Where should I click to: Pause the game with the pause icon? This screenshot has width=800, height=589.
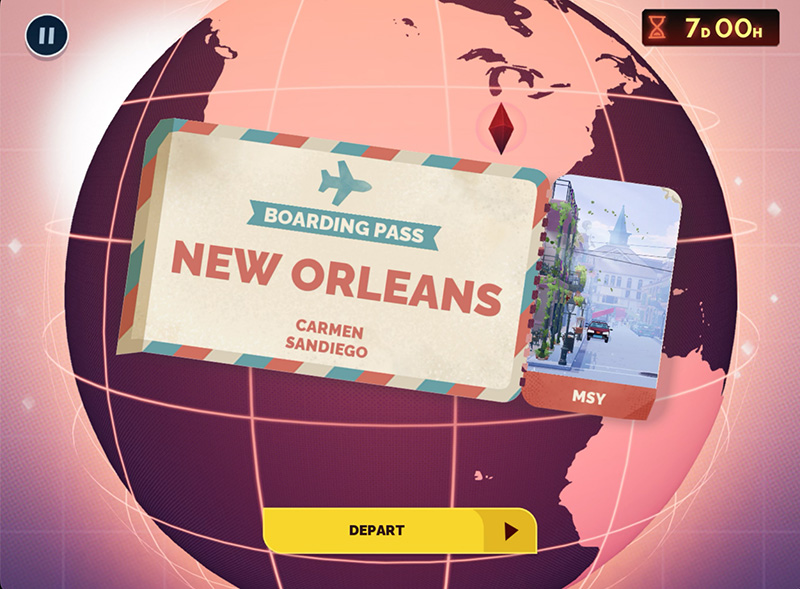click(x=47, y=37)
